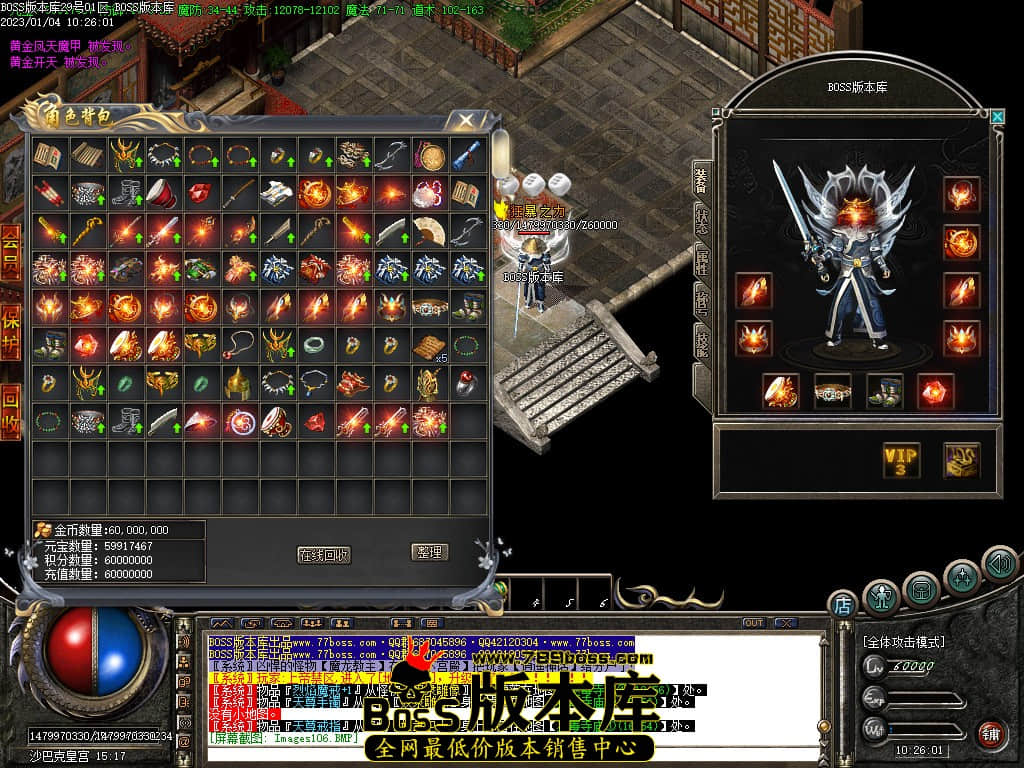This screenshot has width=1024, height=768.
Task: Click the red 铺 stall button
Action: (x=991, y=735)
